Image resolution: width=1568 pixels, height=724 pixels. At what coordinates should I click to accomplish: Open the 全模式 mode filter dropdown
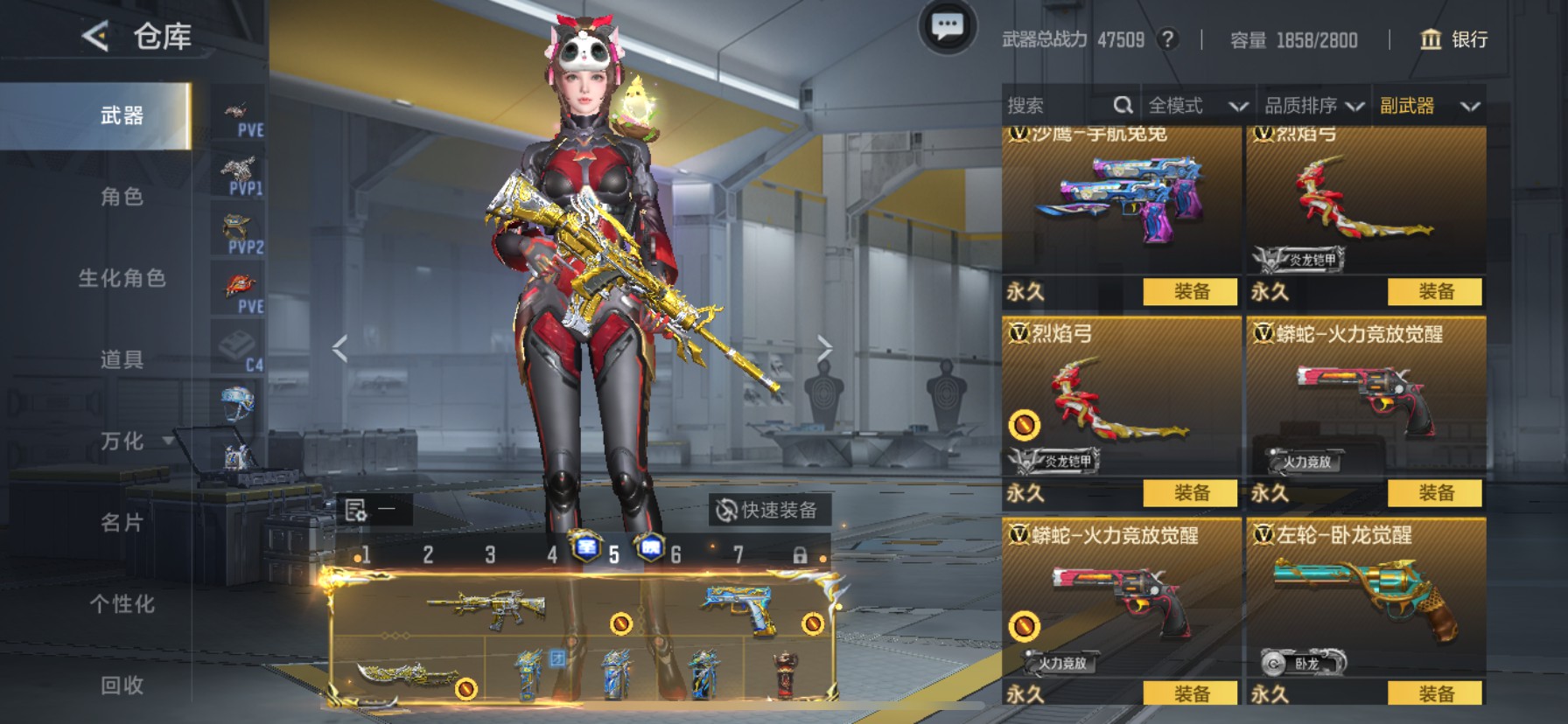point(1197,106)
